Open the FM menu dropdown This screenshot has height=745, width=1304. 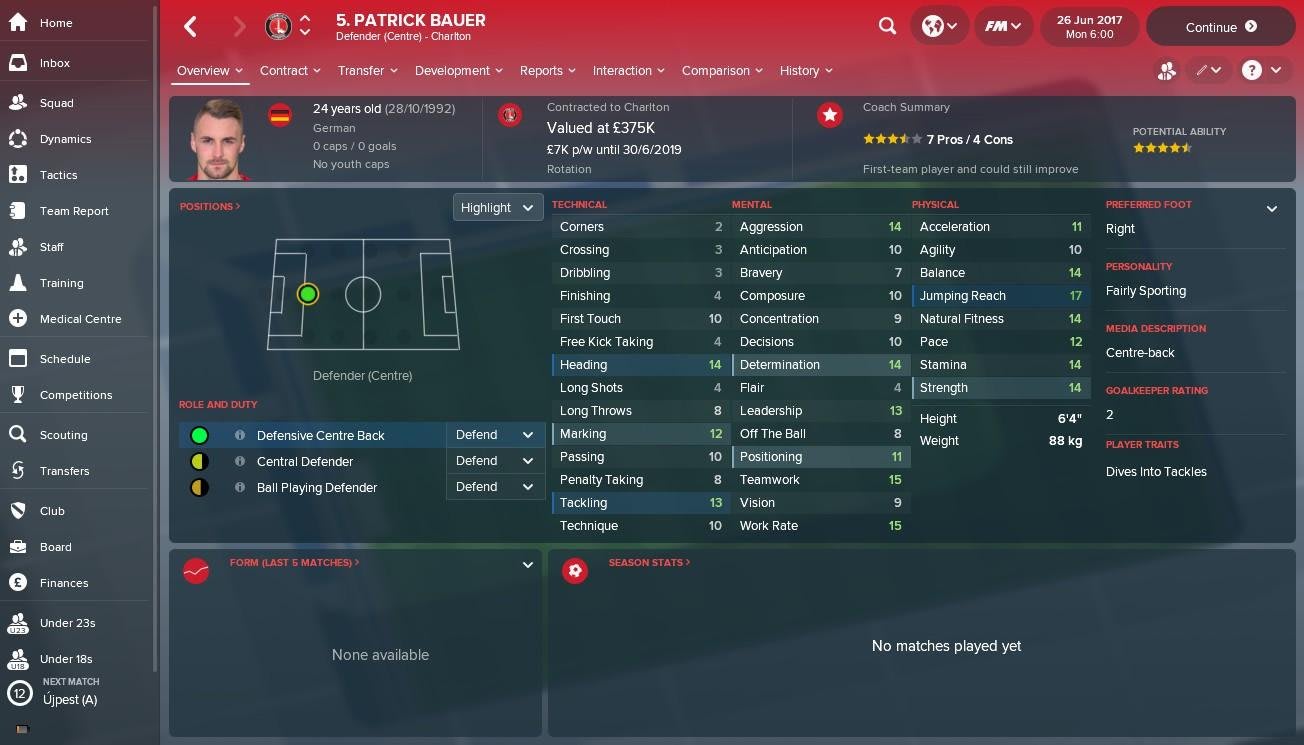pyautogui.click(x=1003, y=27)
